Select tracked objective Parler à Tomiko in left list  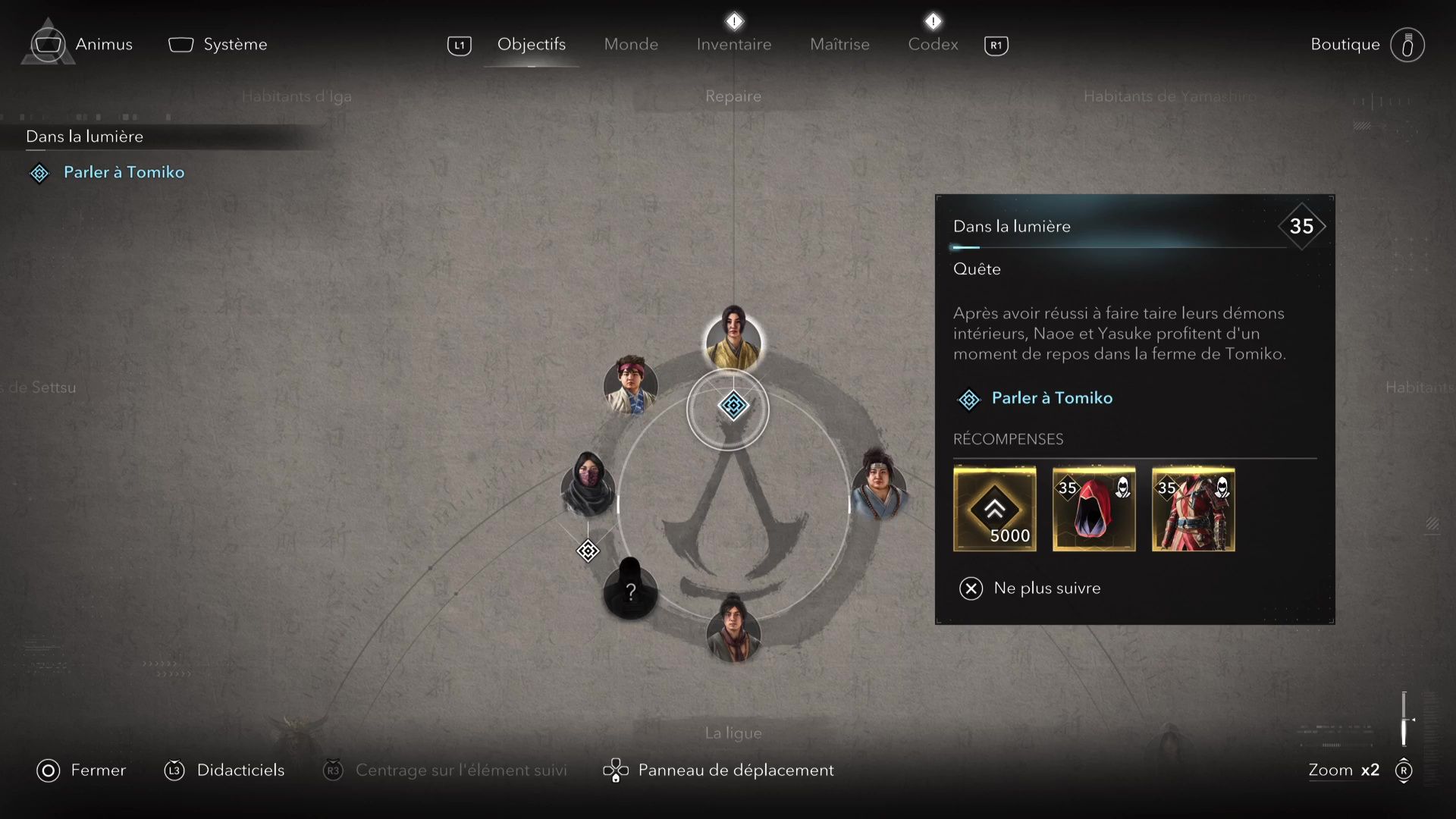tap(124, 172)
